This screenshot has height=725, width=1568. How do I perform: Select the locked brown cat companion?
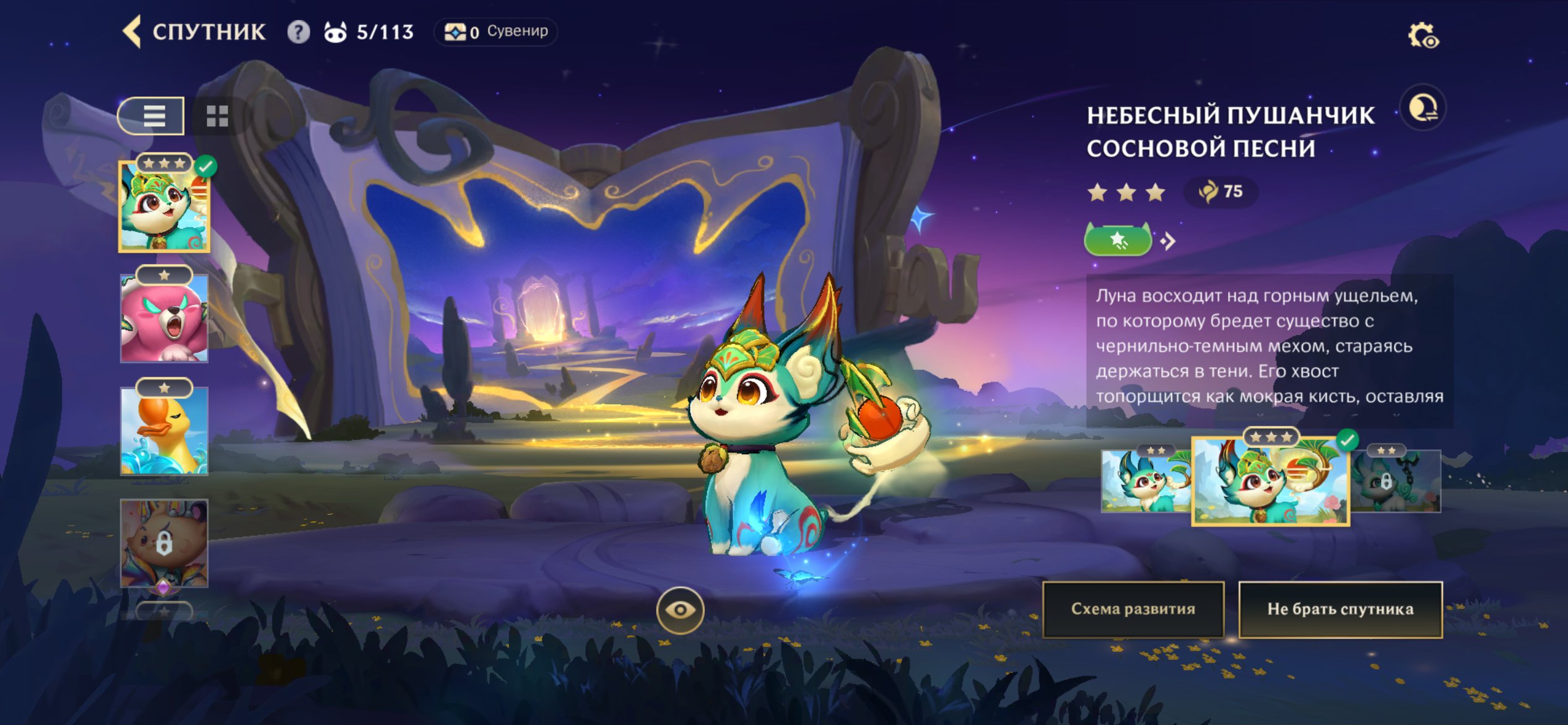tap(164, 543)
